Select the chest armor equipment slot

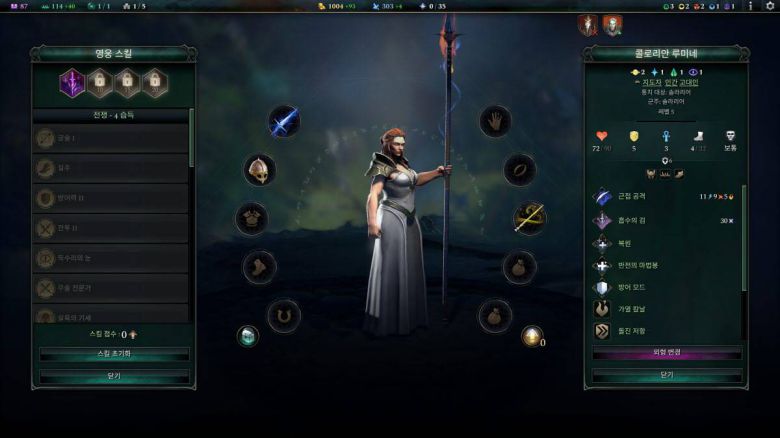[251, 218]
